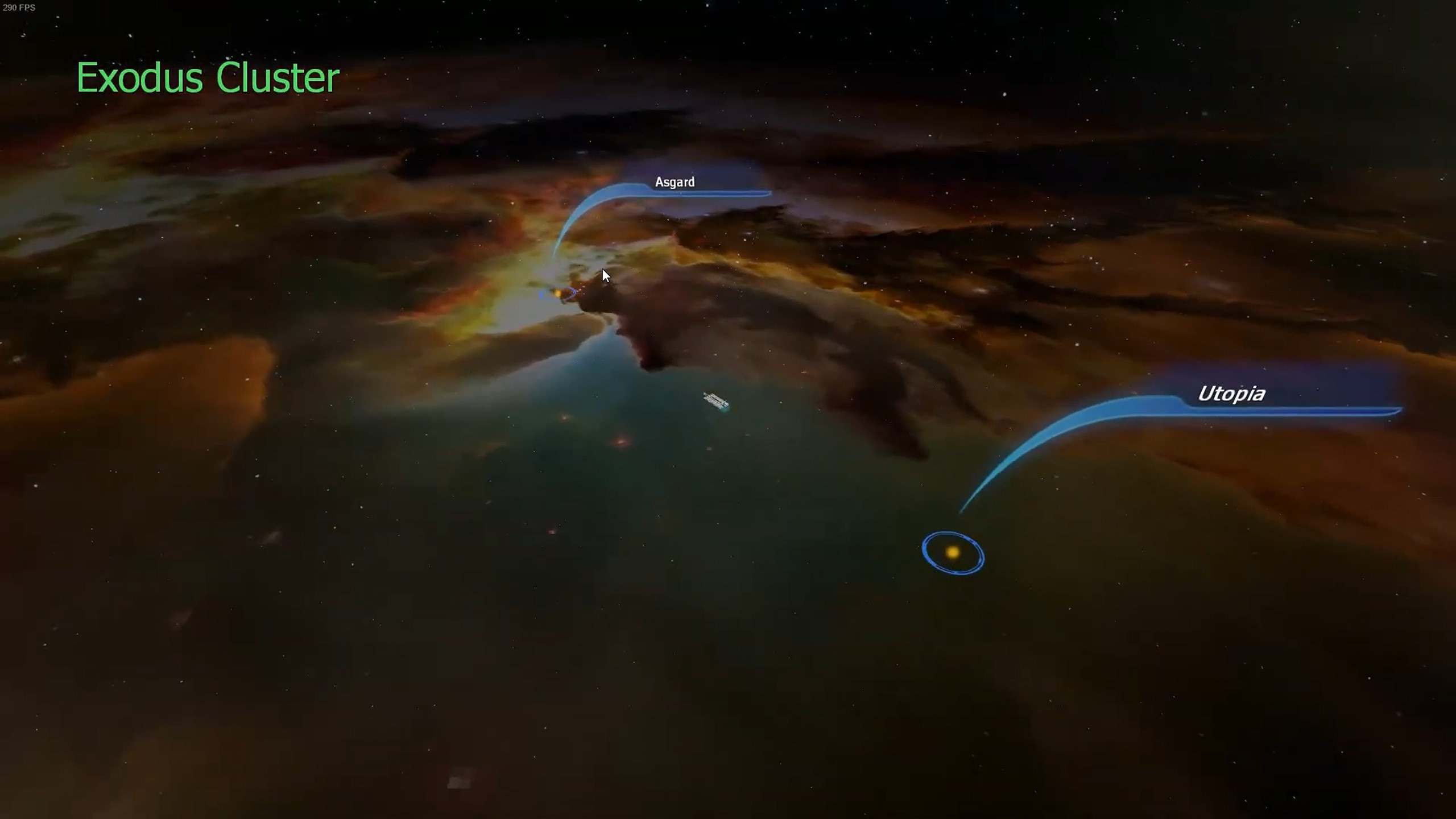Click the 290 FPS counter overlay
Screen dimensions: 1456x819
pos(19,8)
